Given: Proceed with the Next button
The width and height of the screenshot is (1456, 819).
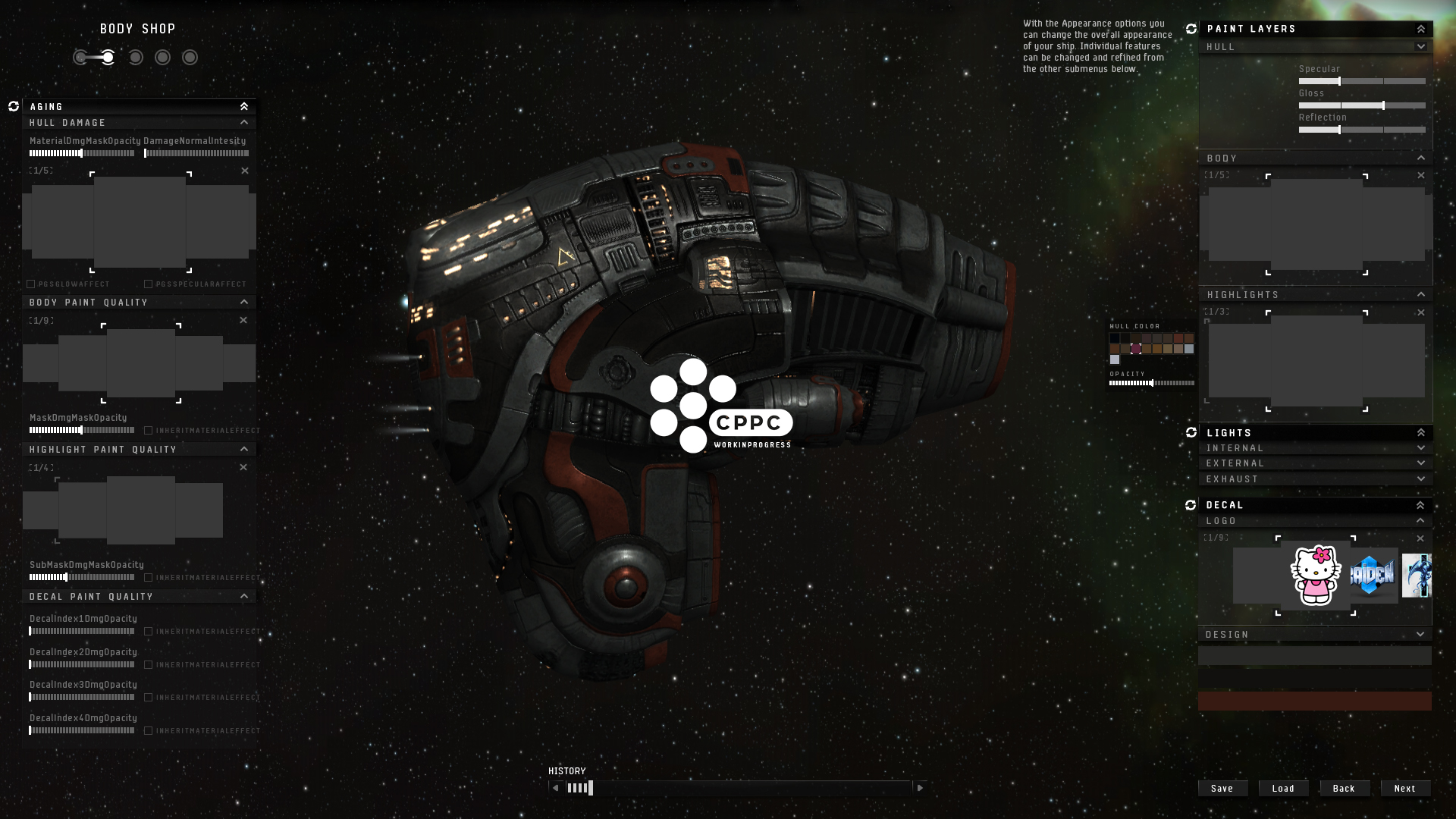Looking at the screenshot, I should point(1404,789).
